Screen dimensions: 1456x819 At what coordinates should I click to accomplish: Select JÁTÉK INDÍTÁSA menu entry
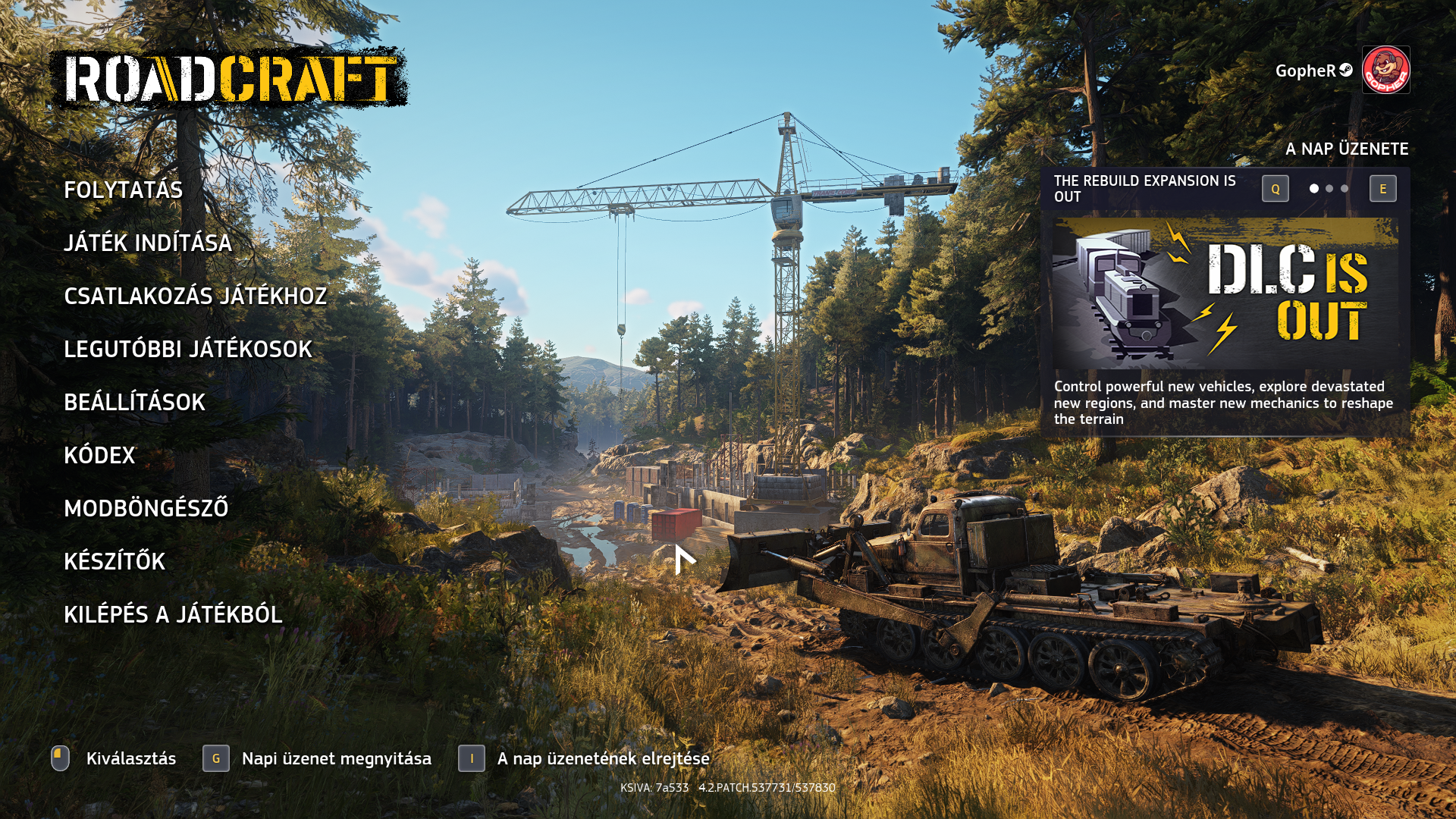(148, 243)
